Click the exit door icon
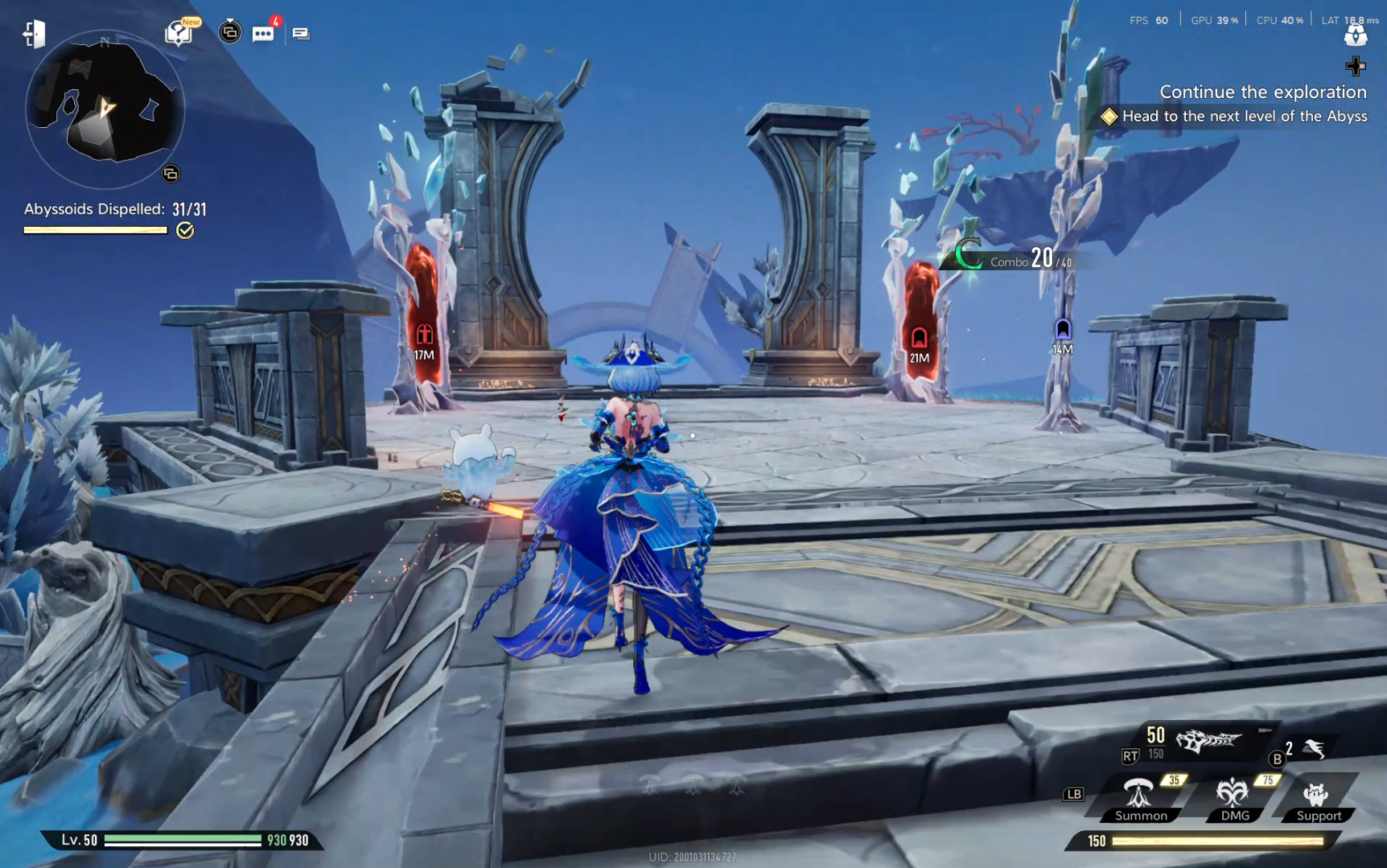Screen dimensions: 1387x868 click(34, 34)
